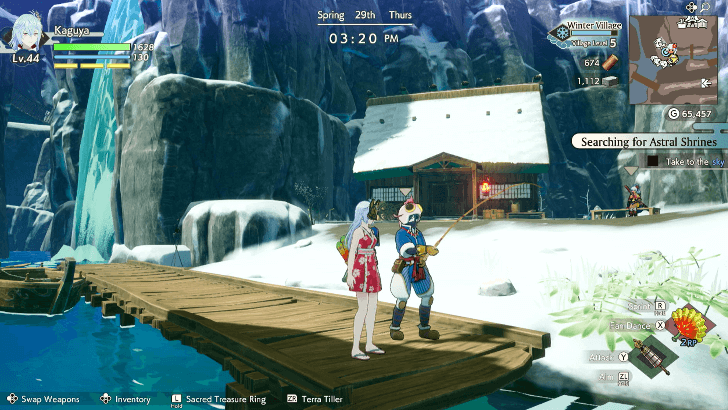The image size is (728, 410).
Task: Click the gold coin currency icon
Action: (673, 114)
